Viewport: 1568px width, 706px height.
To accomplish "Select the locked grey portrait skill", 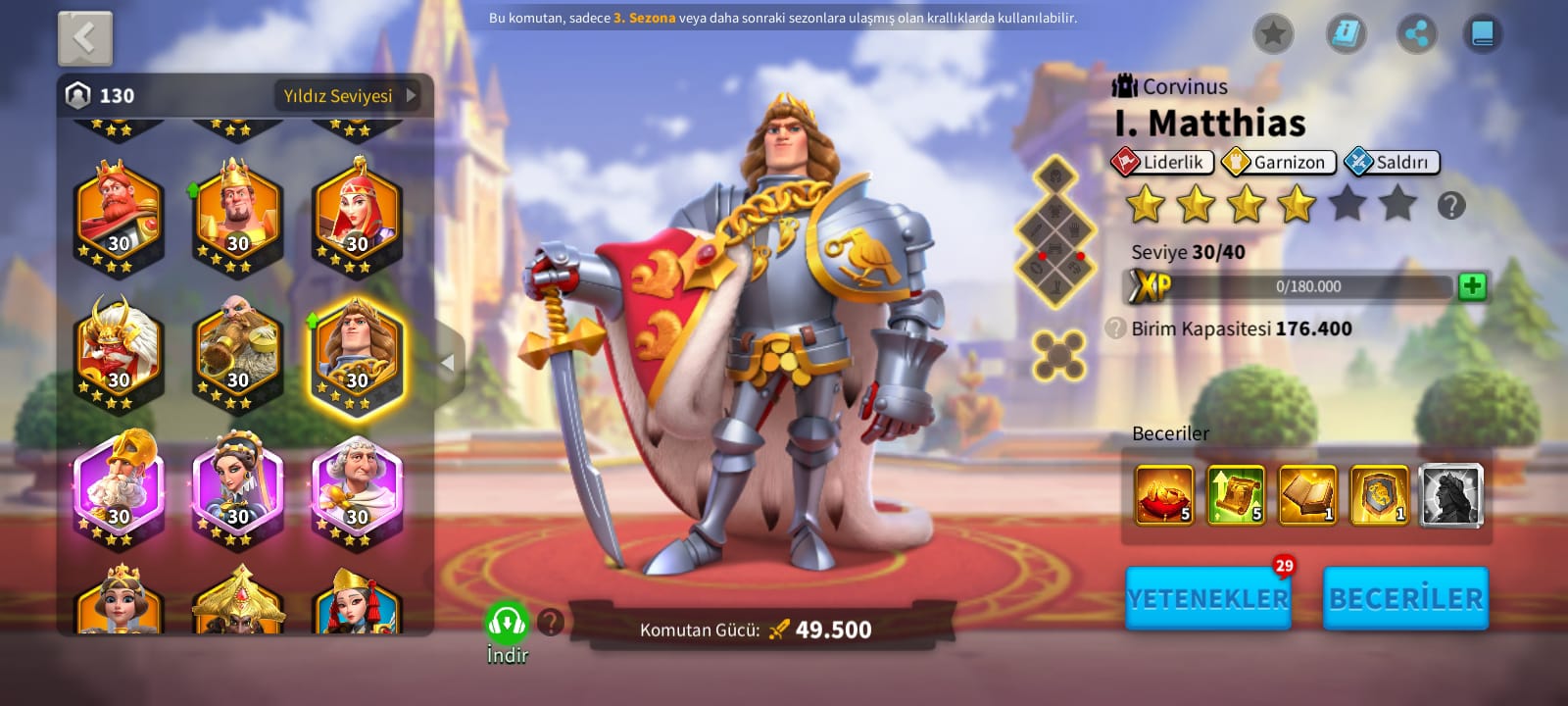I will pyautogui.click(x=1450, y=495).
